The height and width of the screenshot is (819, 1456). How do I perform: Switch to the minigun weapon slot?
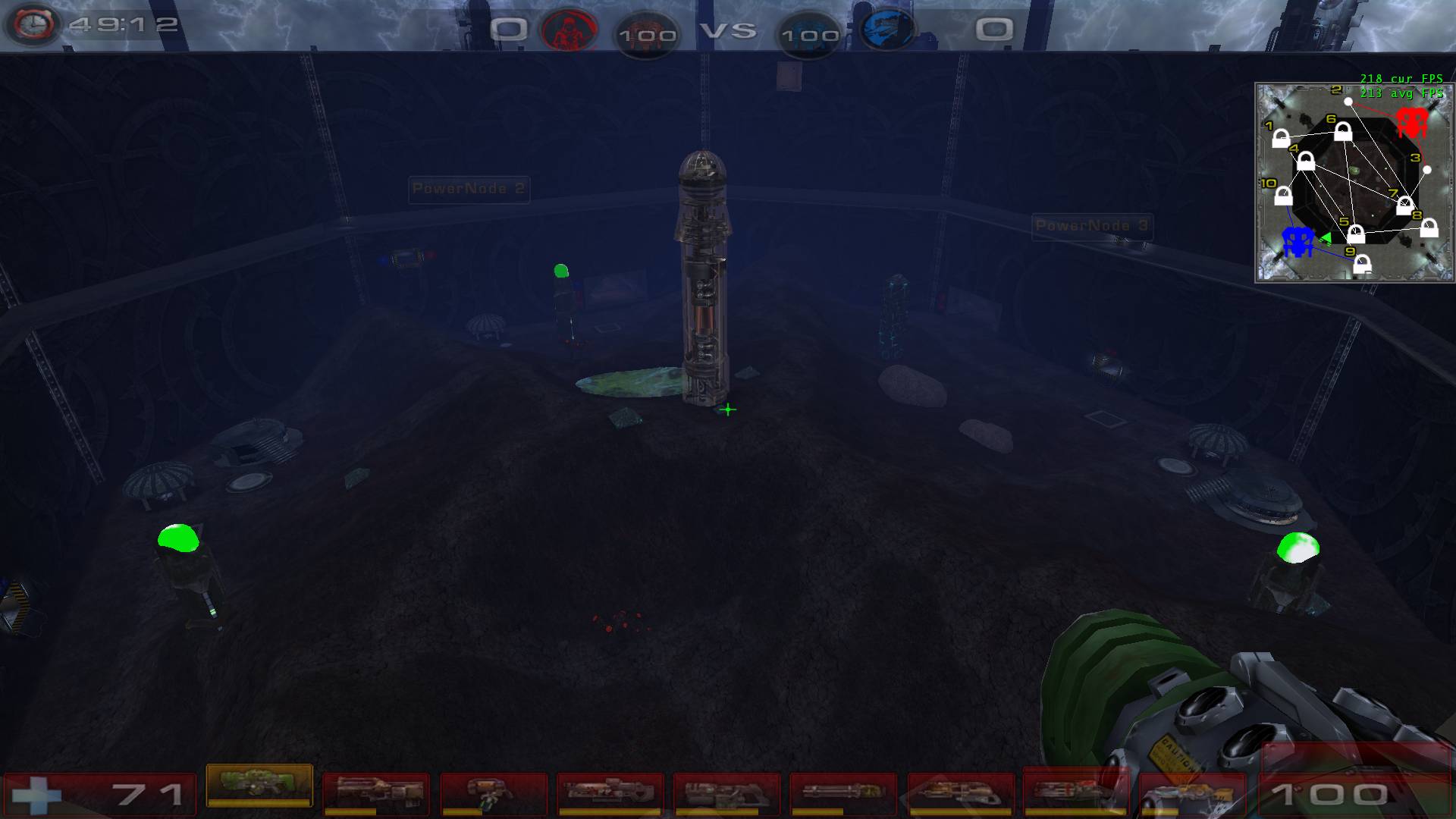tap(843, 793)
